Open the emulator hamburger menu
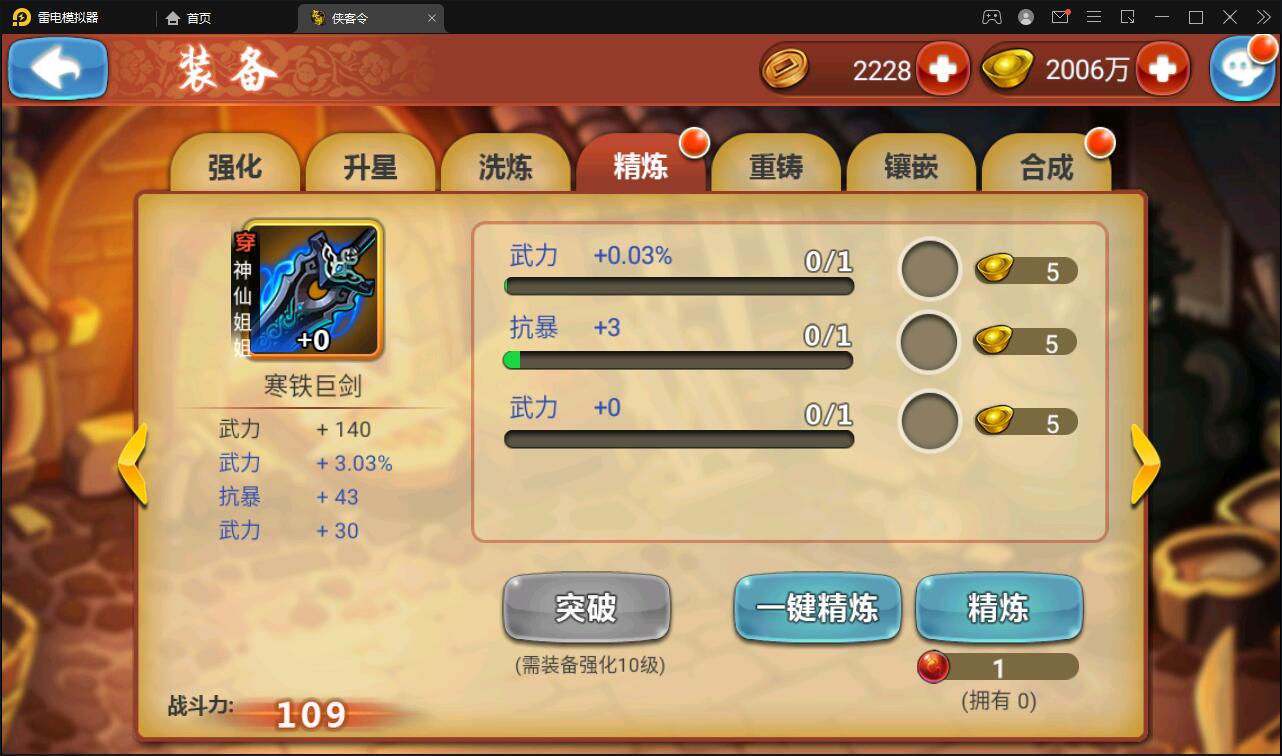 [x=1094, y=17]
